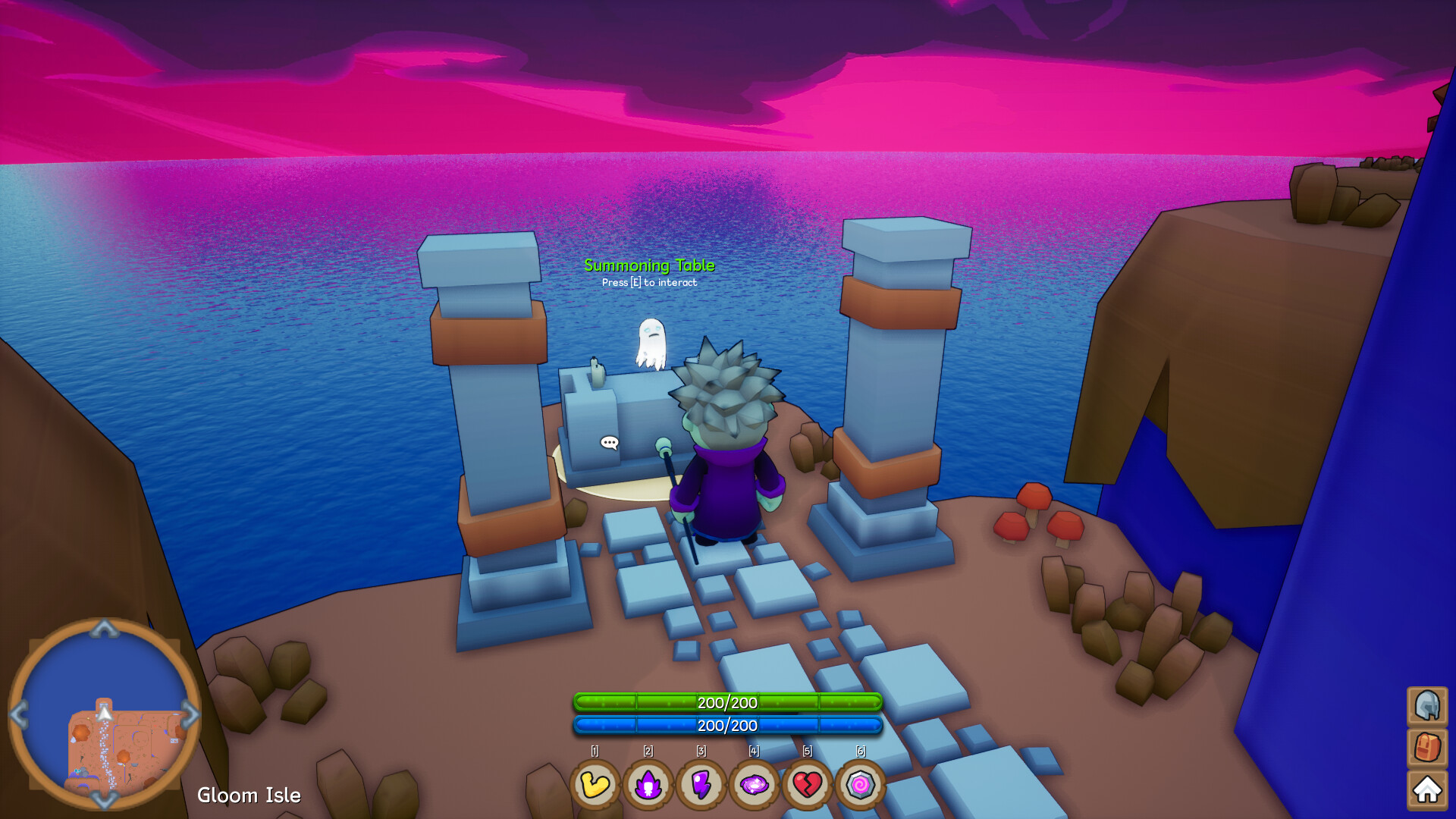
Task: Activate the pink spiral gem ability
Action: (861, 785)
